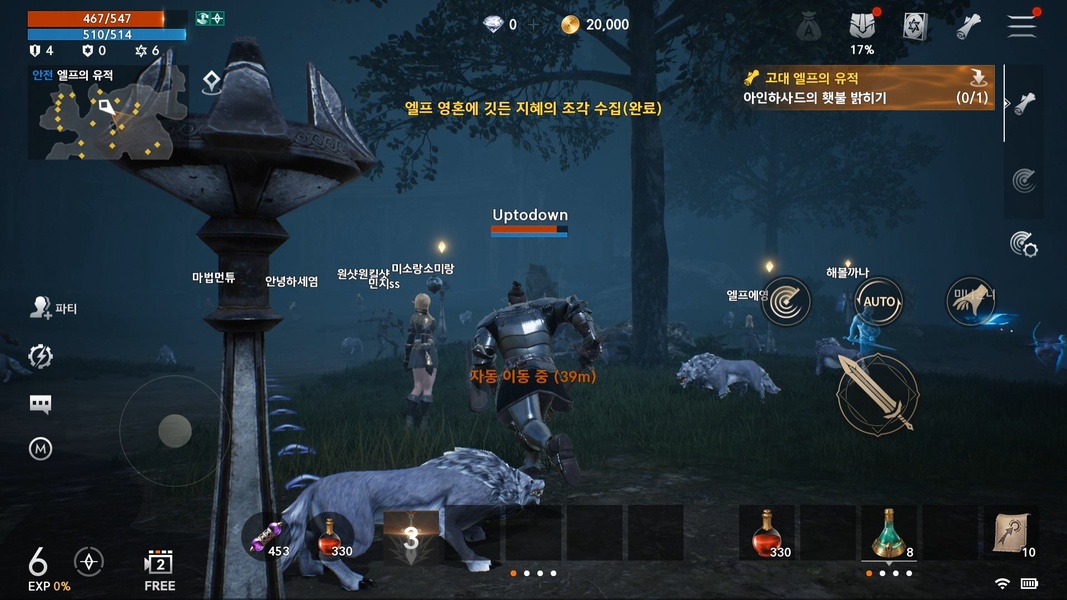Switch to the target list side tab
This screenshot has height=600, width=1067.
1023,181
